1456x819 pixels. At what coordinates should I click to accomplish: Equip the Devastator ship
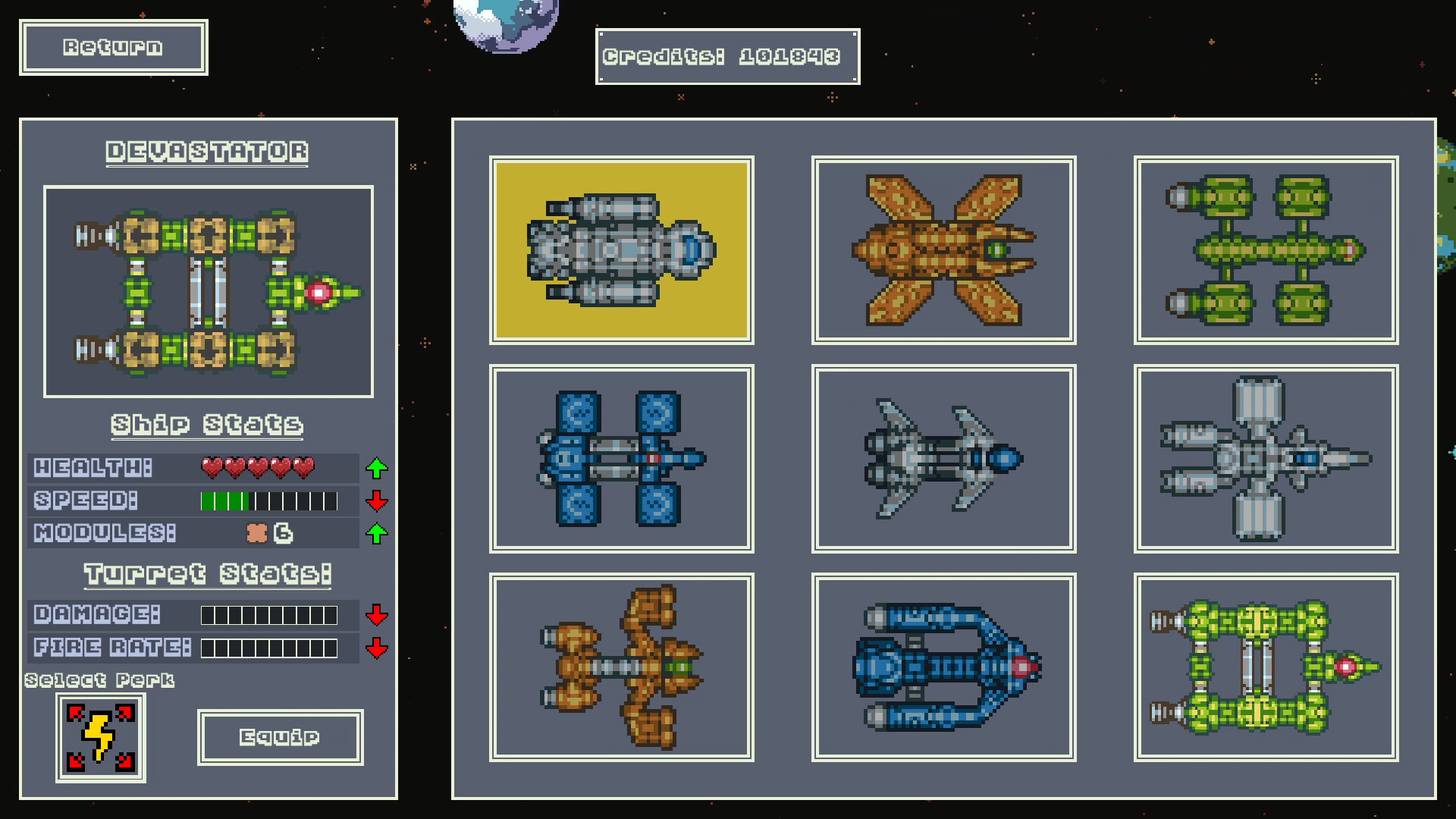[x=280, y=736]
